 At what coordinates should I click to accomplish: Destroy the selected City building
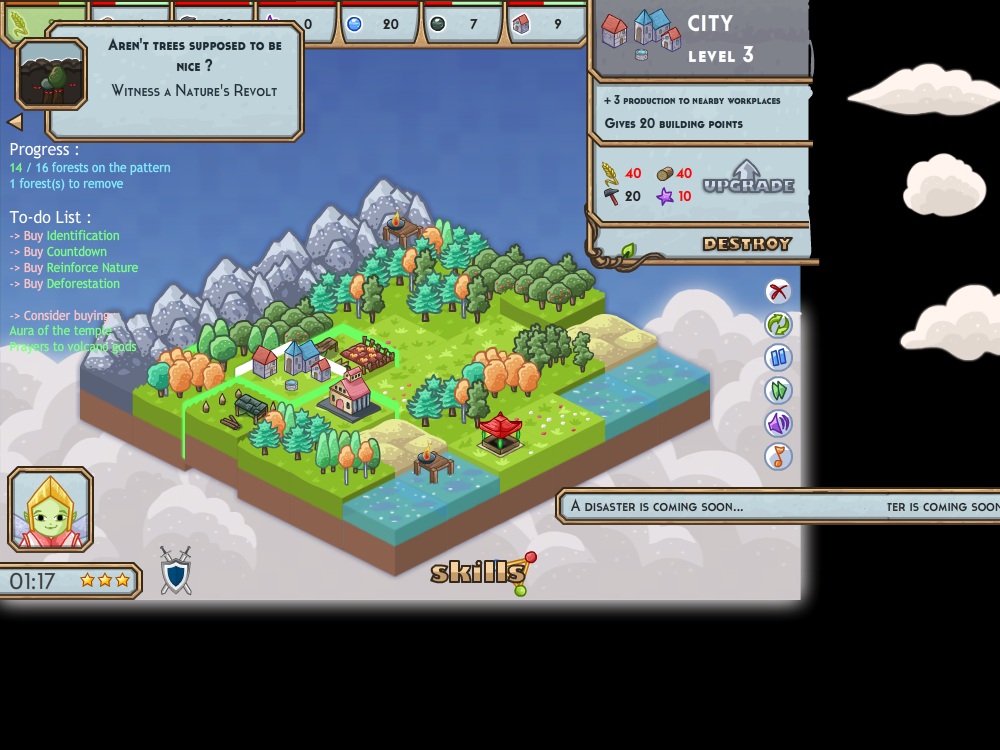pyautogui.click(x=746, y=244)
